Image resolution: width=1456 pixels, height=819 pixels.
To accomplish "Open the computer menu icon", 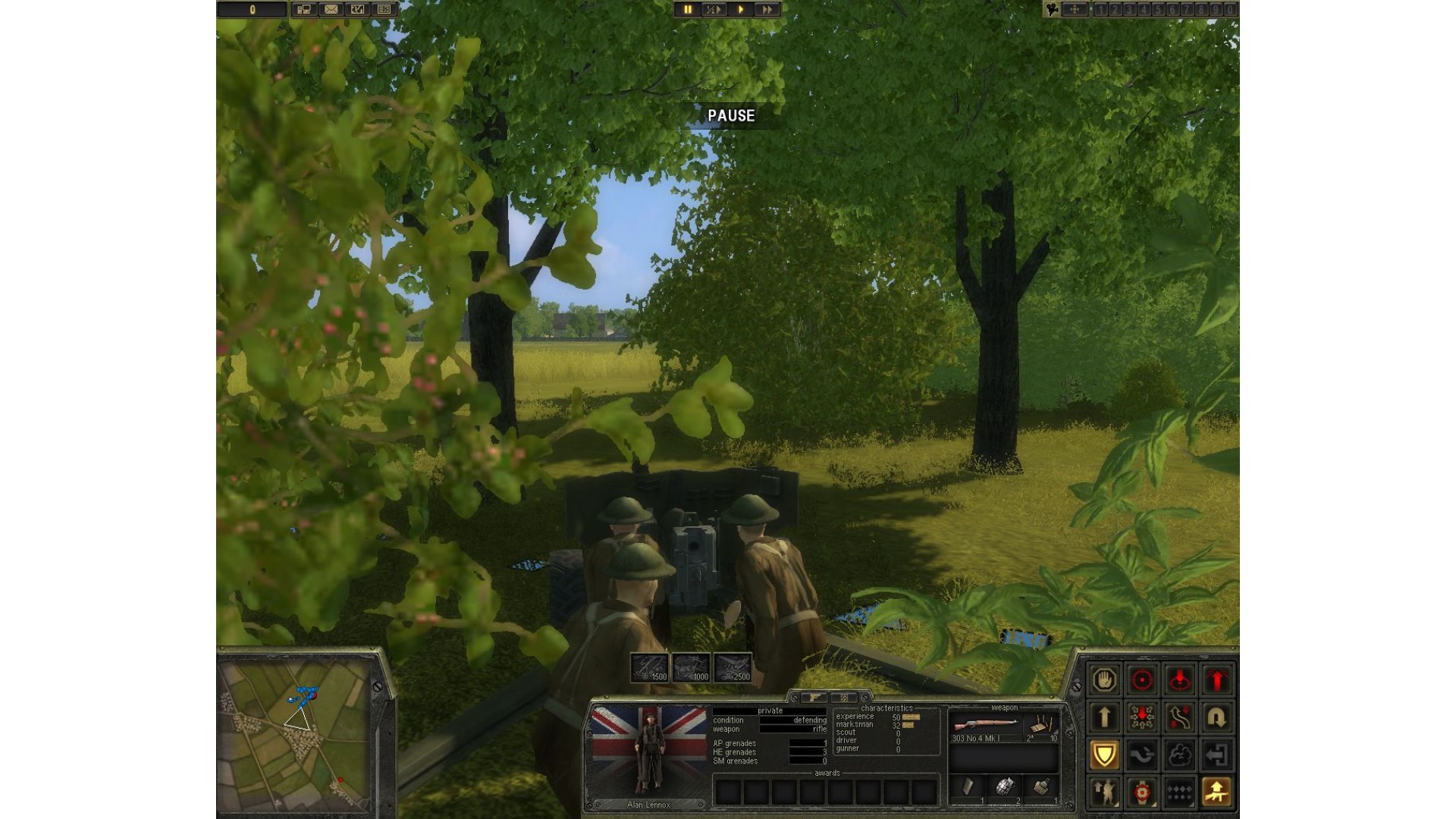I will (304, 10).
